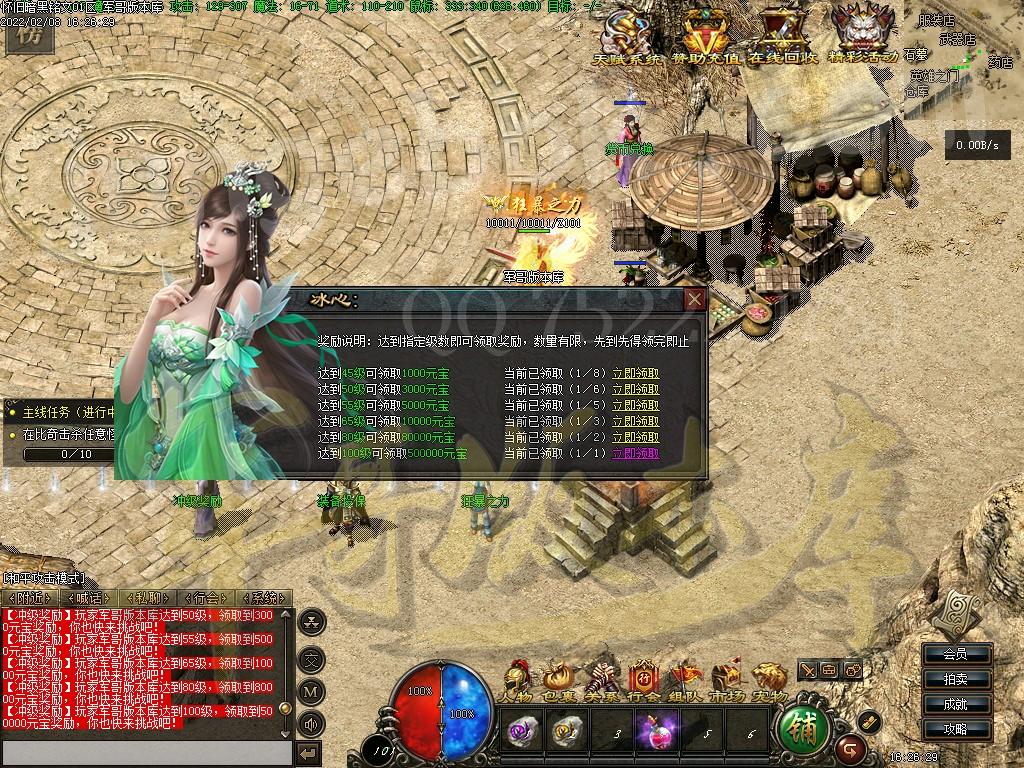Image resolution: width=1024 pixels, height=768 pixels.
Task: Click the chat message input box
Action: coord(147,752)
